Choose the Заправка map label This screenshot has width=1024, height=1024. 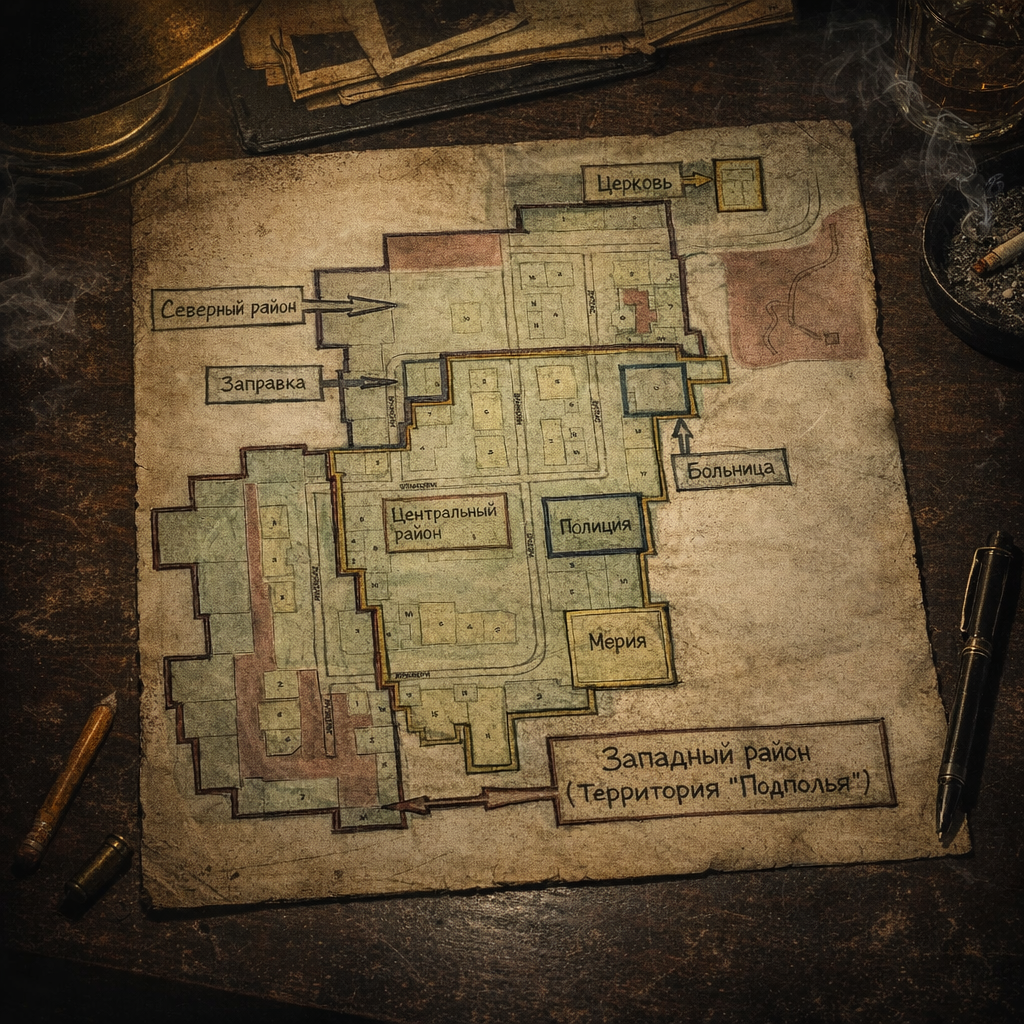click(x=263, y=383)
